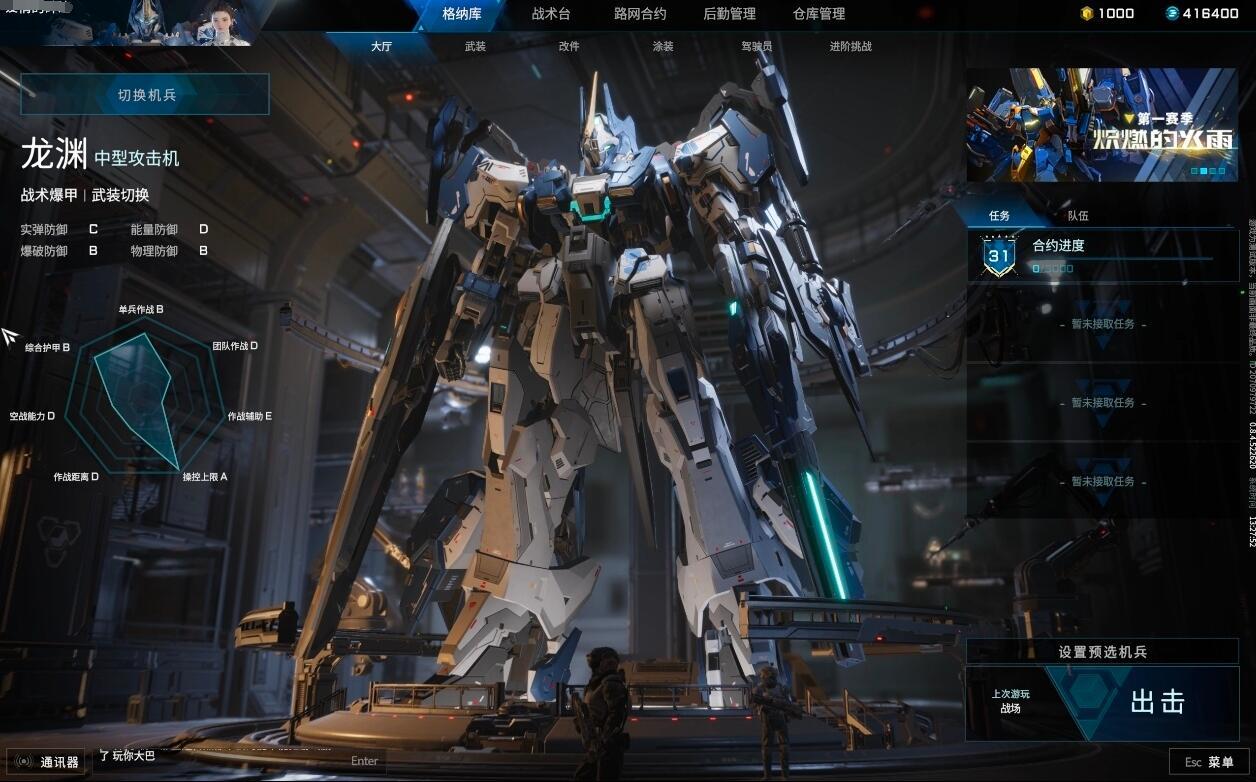1256x782 pixels.
Task: Open the 第一赛季 season banner
Action: click(1101, 125)
